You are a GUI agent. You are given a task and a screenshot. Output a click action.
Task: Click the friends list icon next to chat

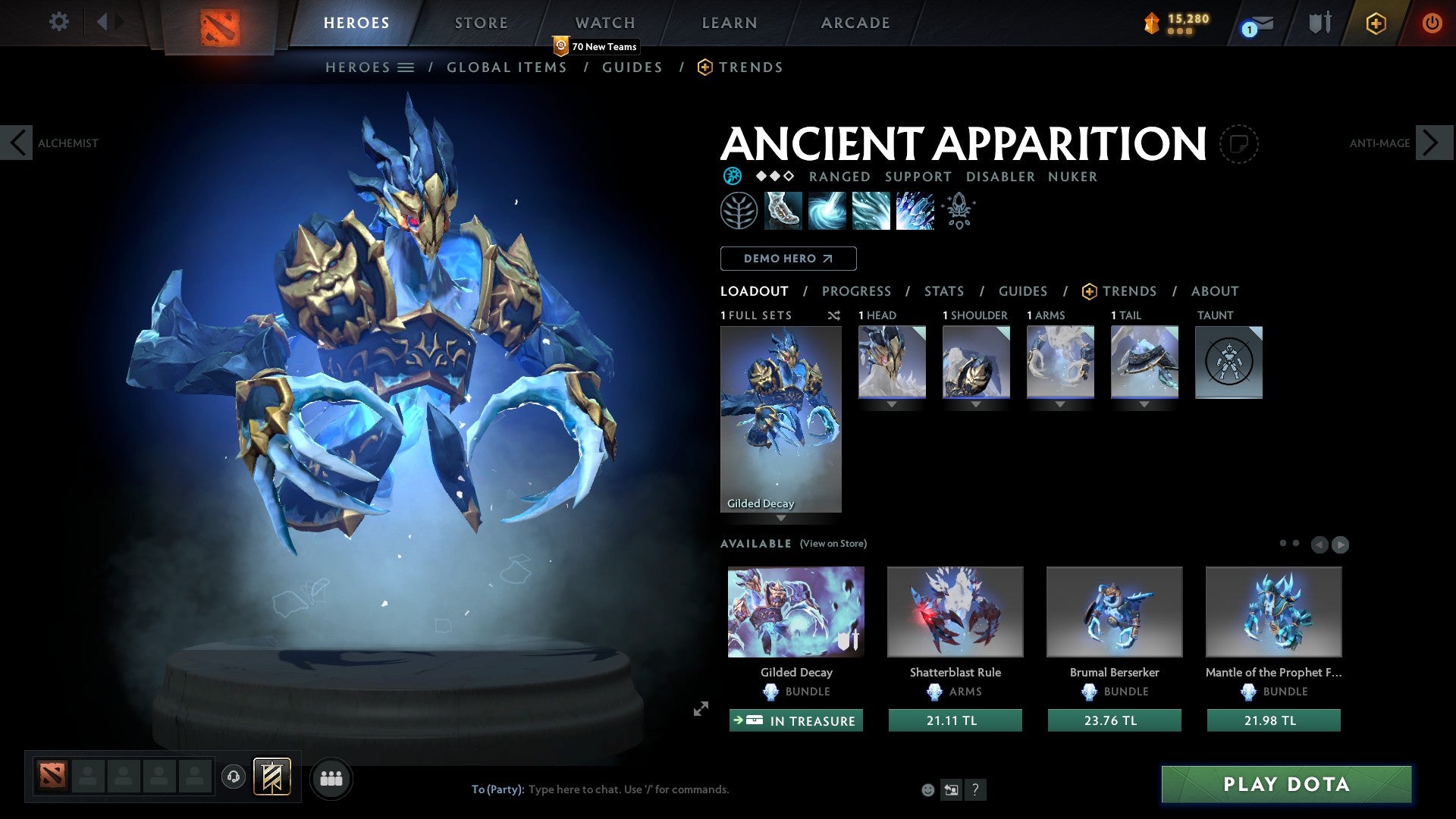coord(331,777)
